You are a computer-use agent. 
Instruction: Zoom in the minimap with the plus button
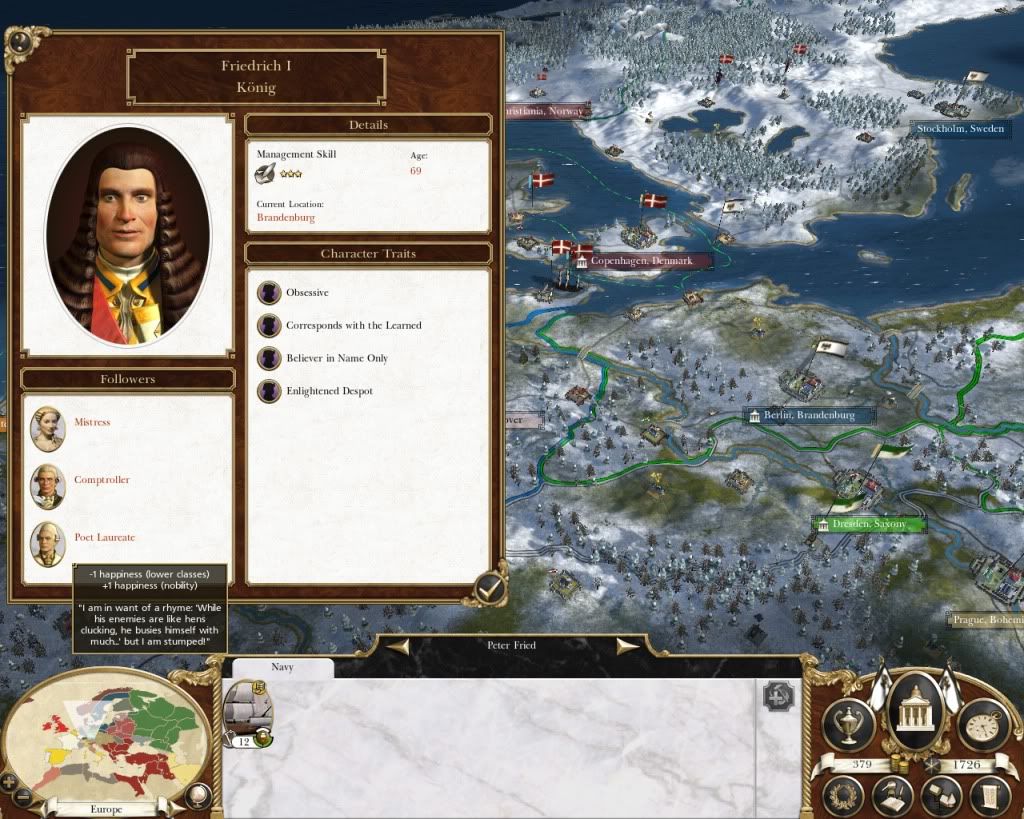click(11, 782)
